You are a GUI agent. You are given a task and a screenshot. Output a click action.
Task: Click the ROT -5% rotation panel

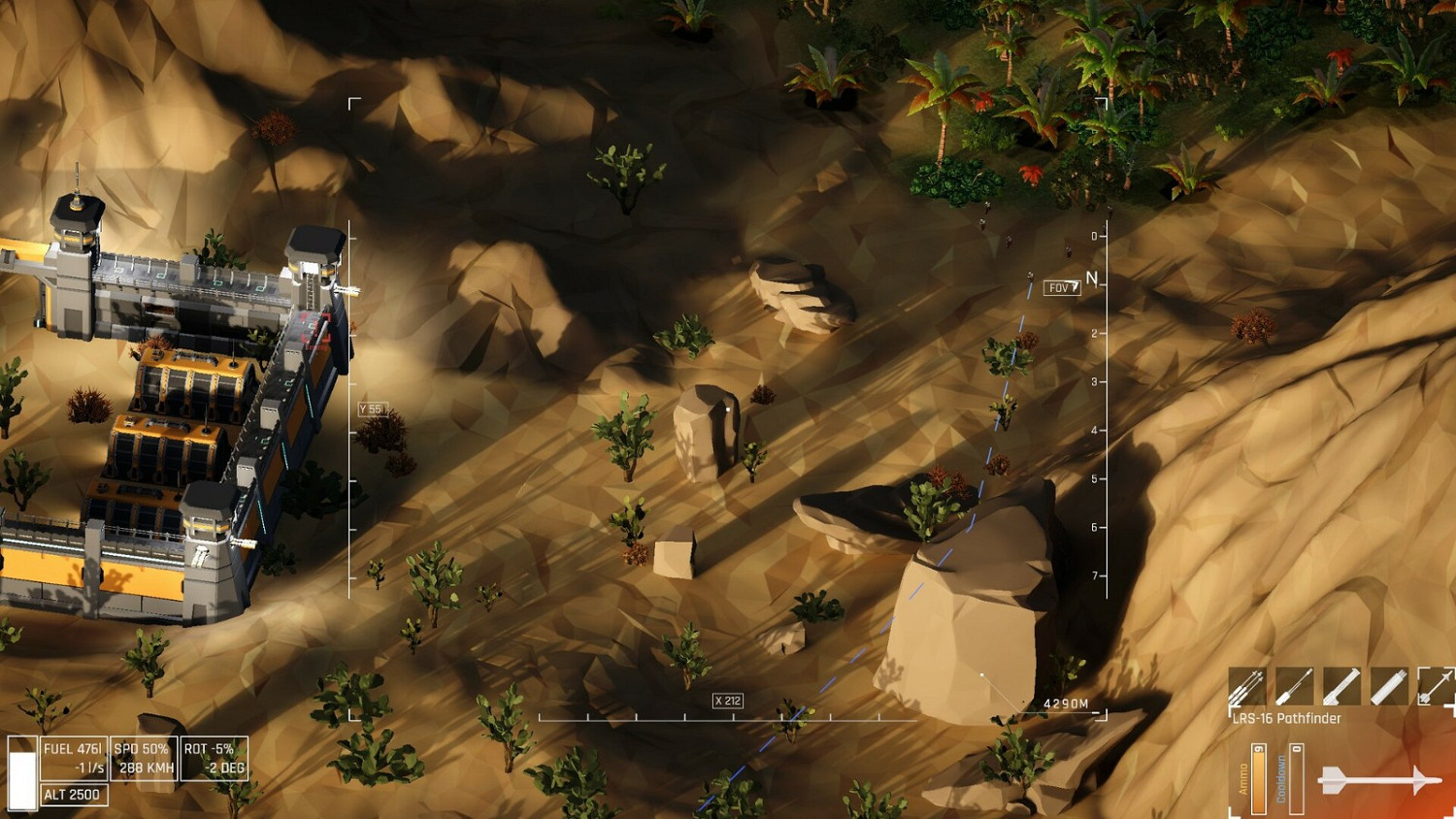click(x=214, y=757)
